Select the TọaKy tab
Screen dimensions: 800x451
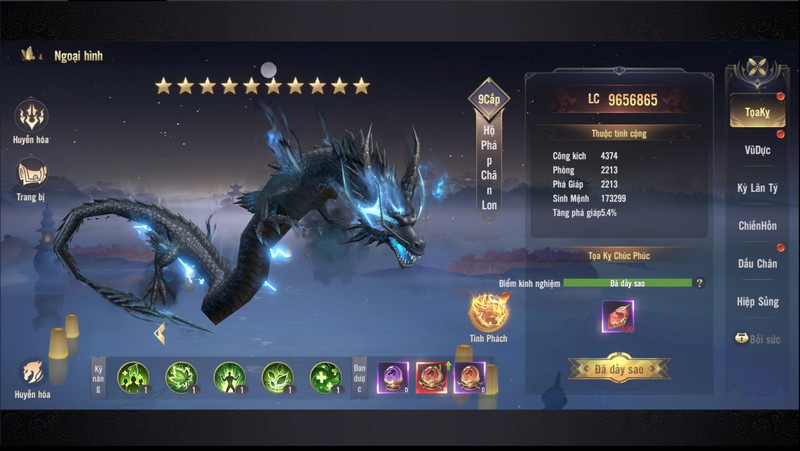pos(756,113)
